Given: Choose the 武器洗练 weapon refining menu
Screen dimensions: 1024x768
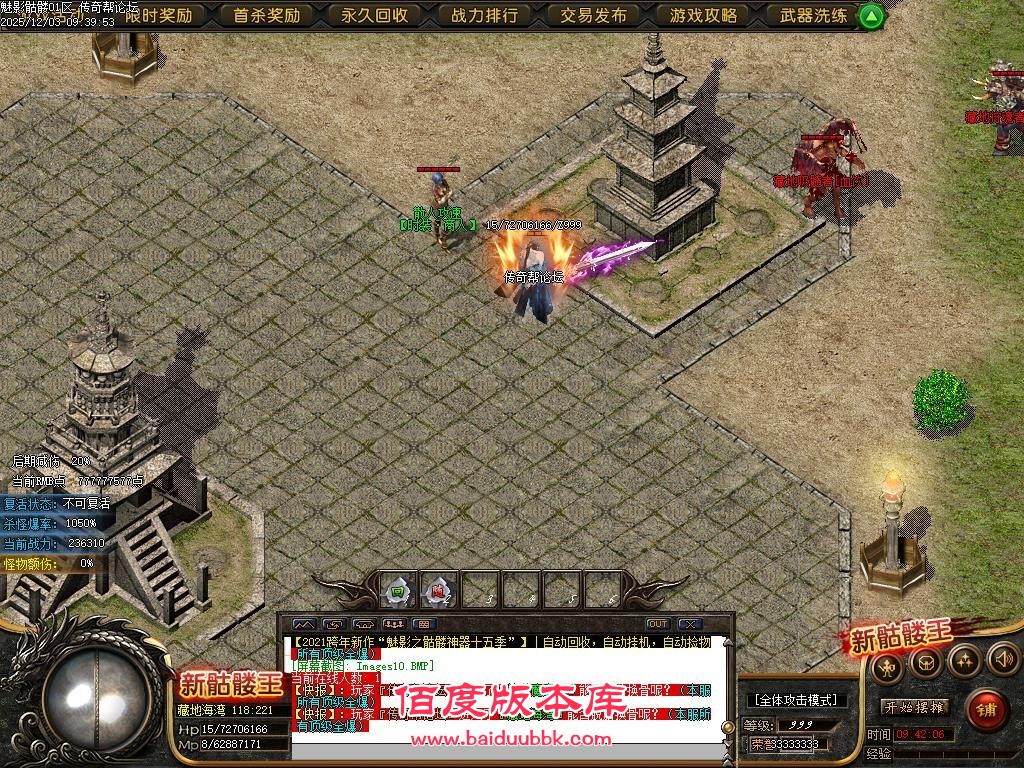Looking at the screenshot, I should pyautogui.click(x=812, y=15).
